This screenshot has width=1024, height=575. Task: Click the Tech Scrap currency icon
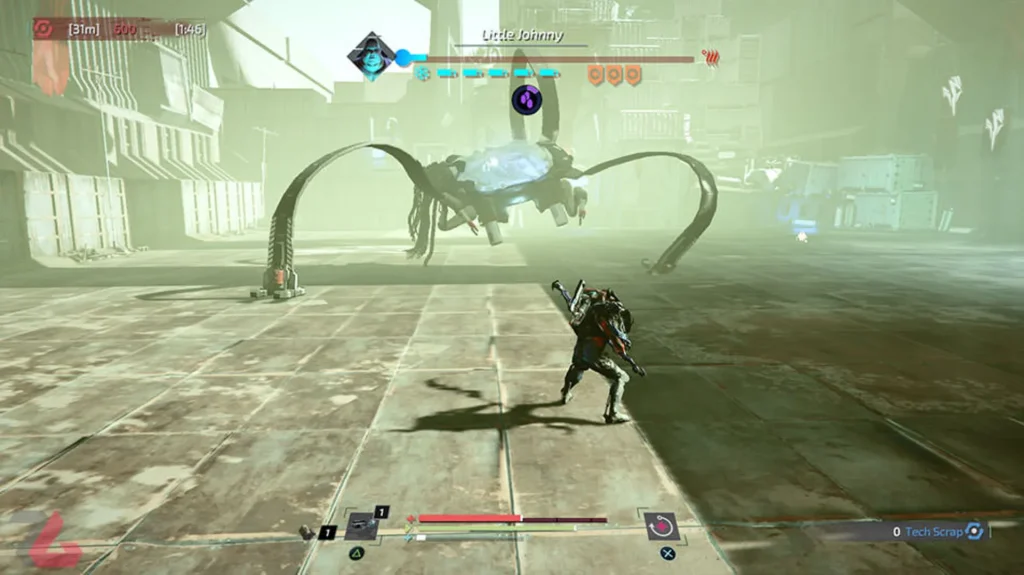[x=974, y=532]
